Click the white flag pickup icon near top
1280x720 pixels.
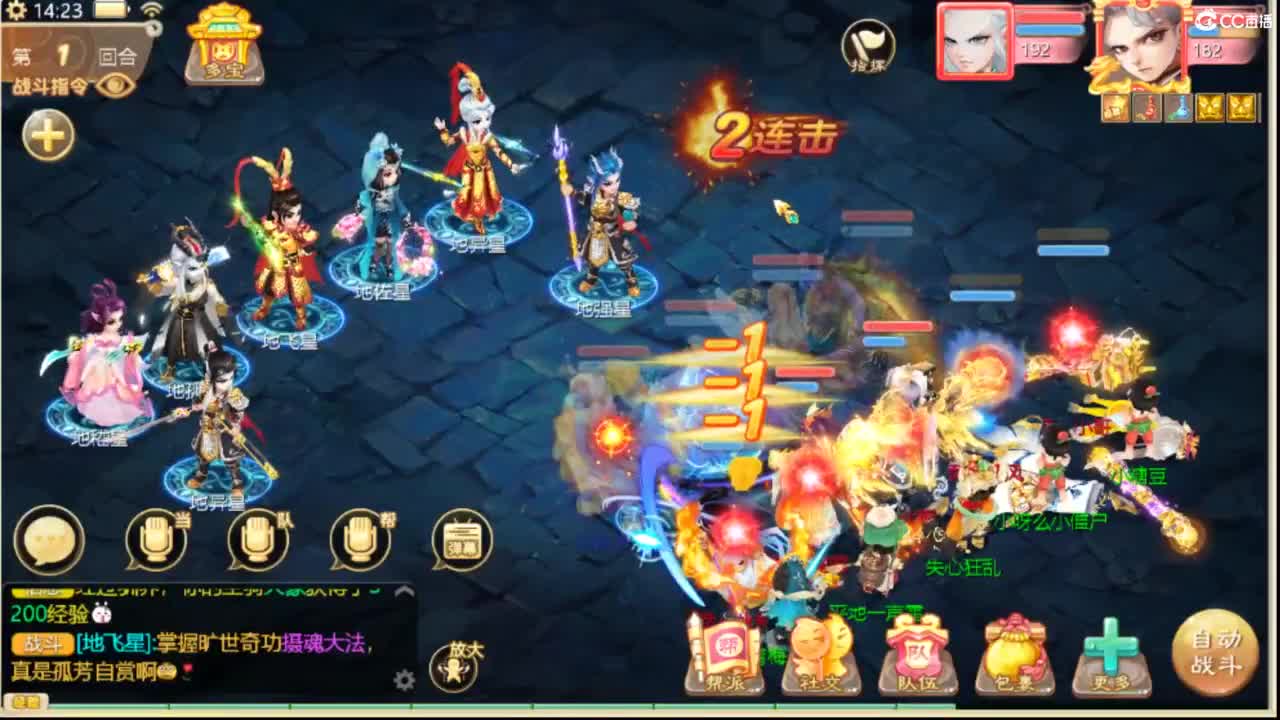[866, 44]
